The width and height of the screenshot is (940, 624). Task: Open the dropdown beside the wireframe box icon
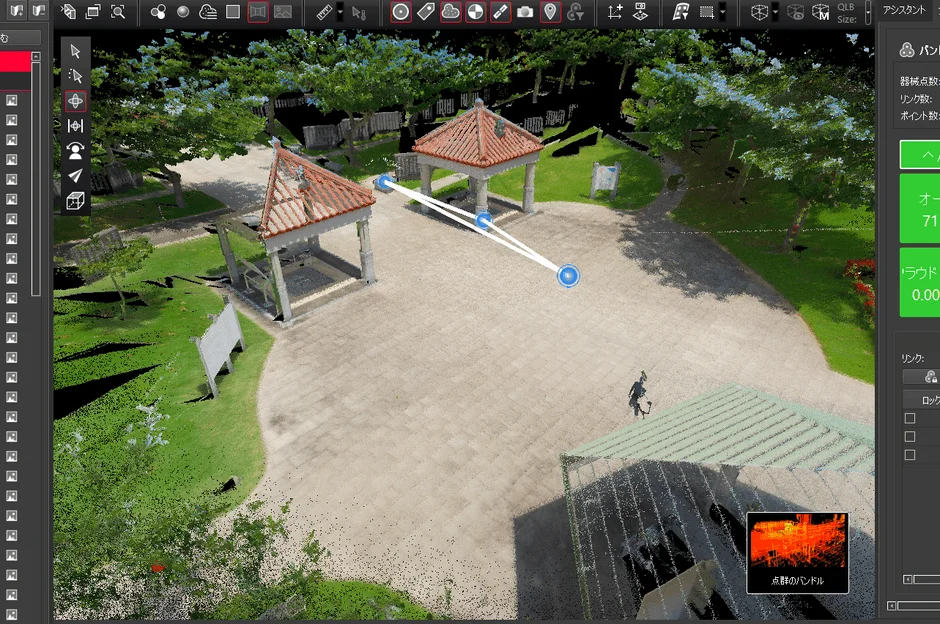click(x=776, y=12)
